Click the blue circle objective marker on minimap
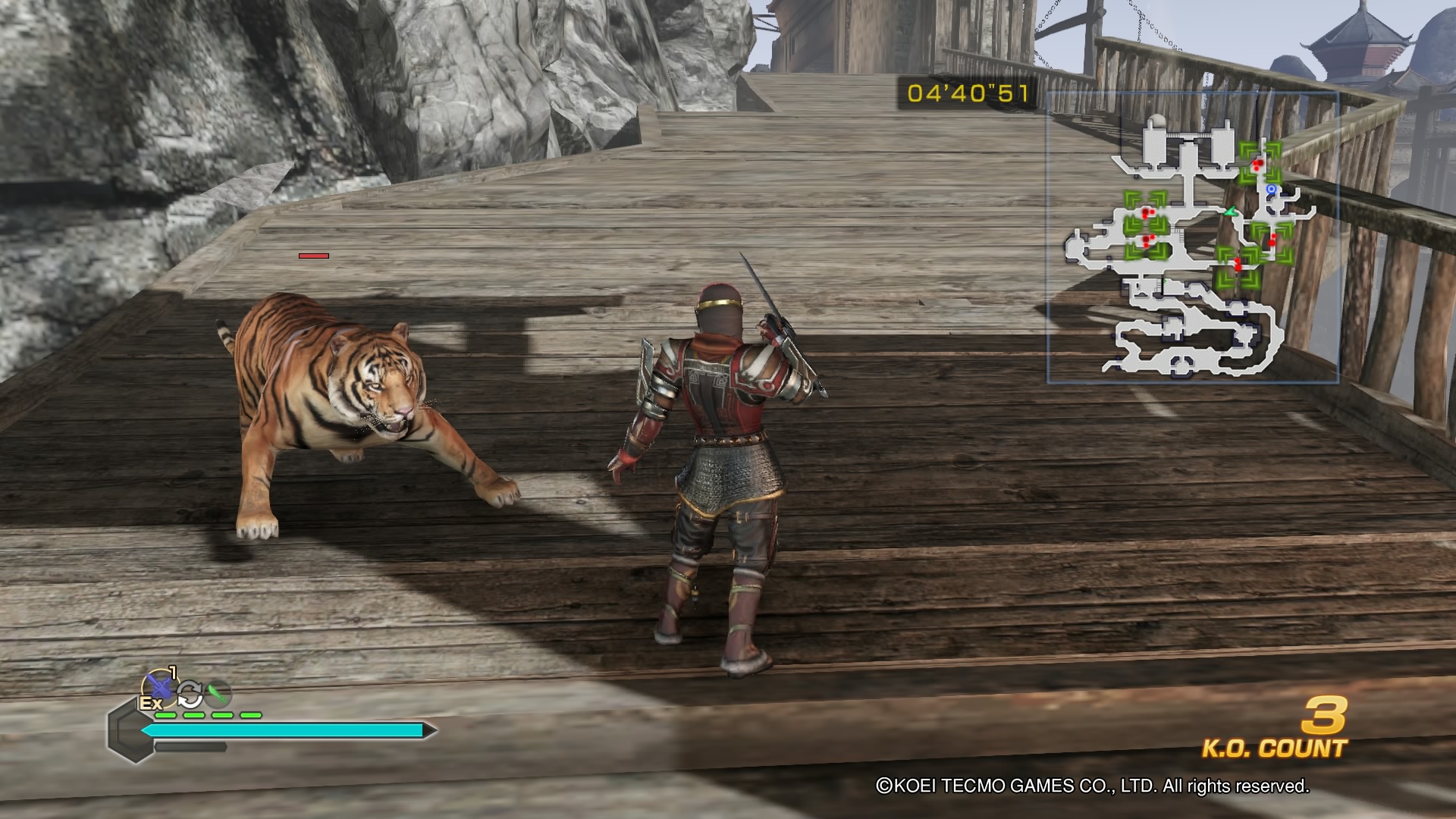This screenshot has width=1456, height=819. 1271,190
